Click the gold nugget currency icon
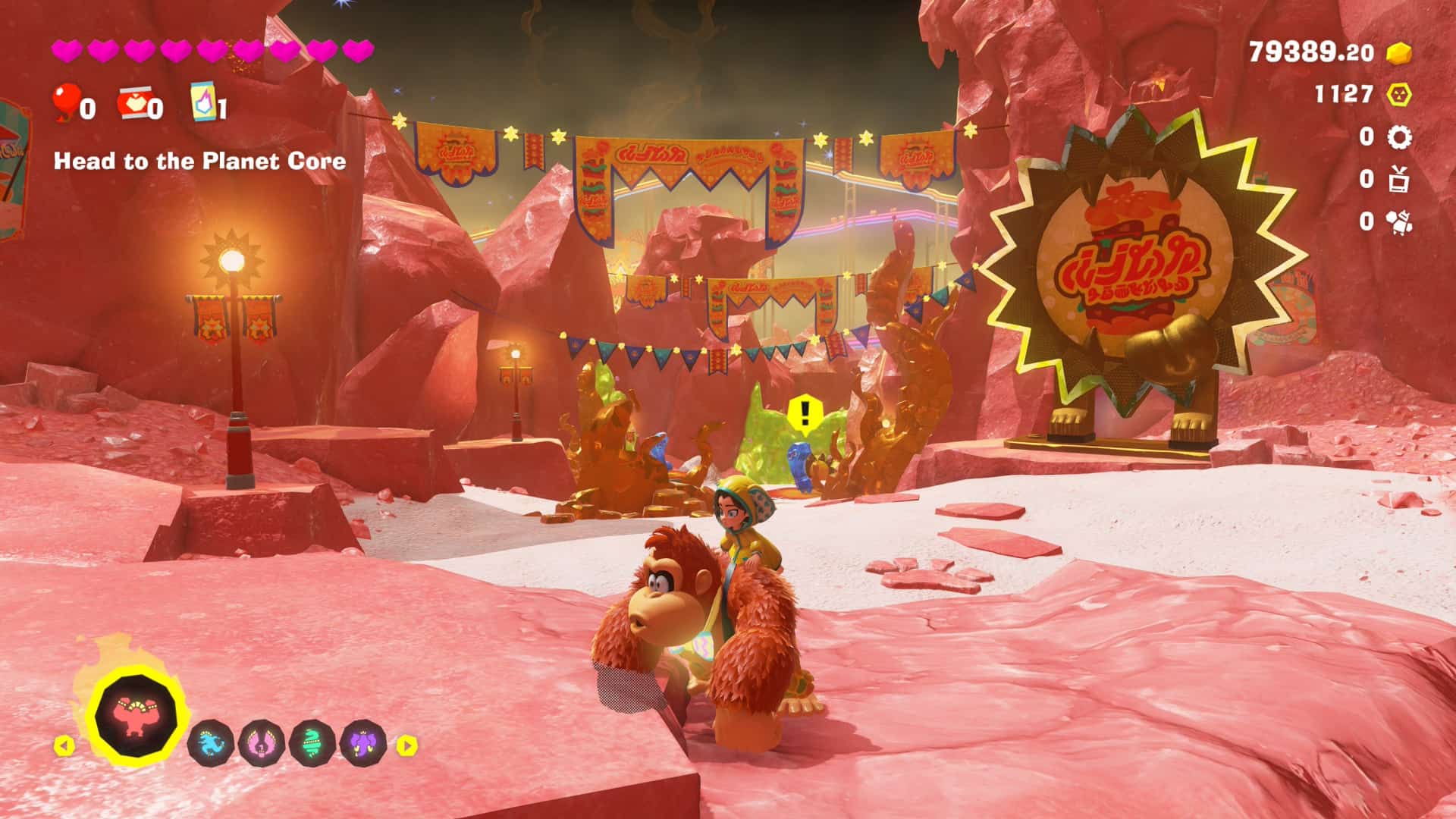1456x819 pixels. click(1398, 52)
